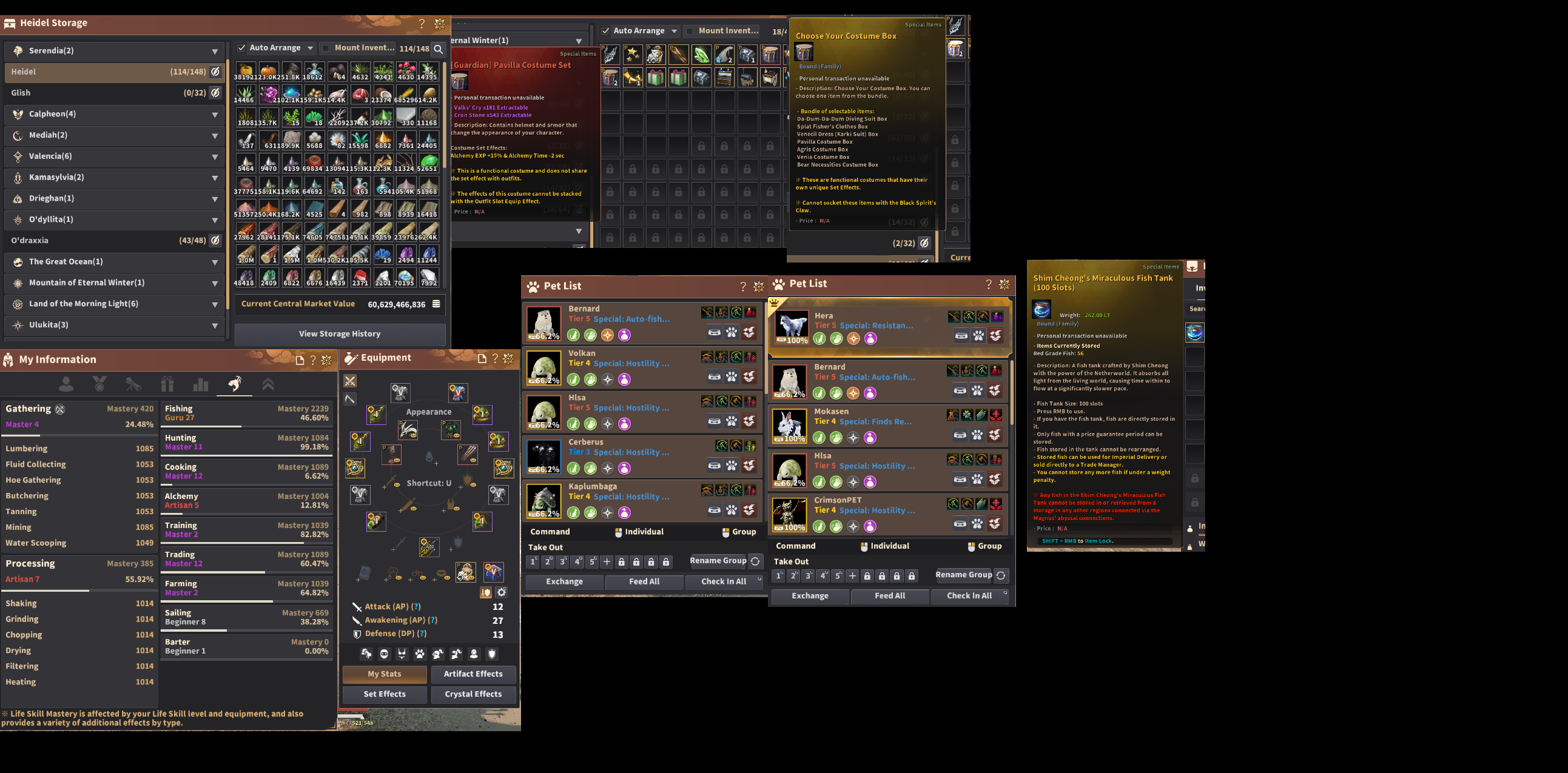Open the Equipment panel settings gear icon
This screenshot has height=773, width=1568.
(502, 591)
